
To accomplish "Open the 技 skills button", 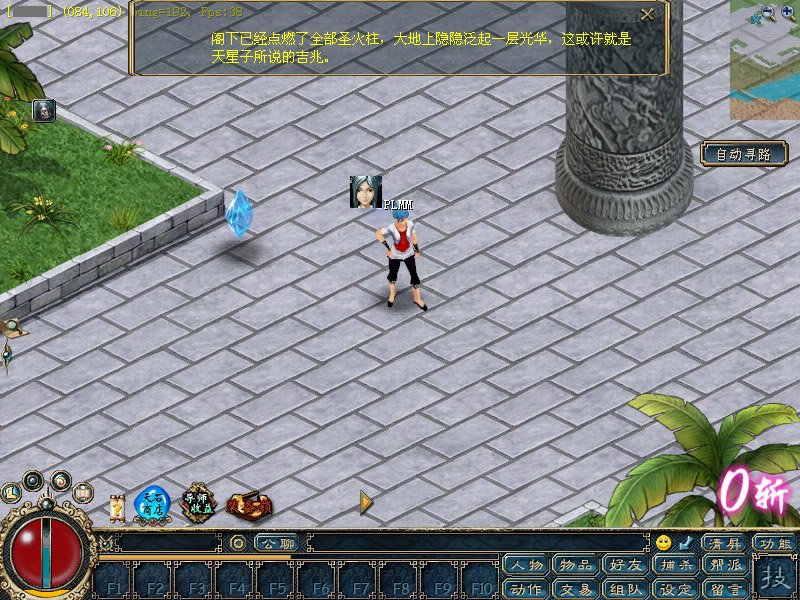I will (x=774, y=577).
